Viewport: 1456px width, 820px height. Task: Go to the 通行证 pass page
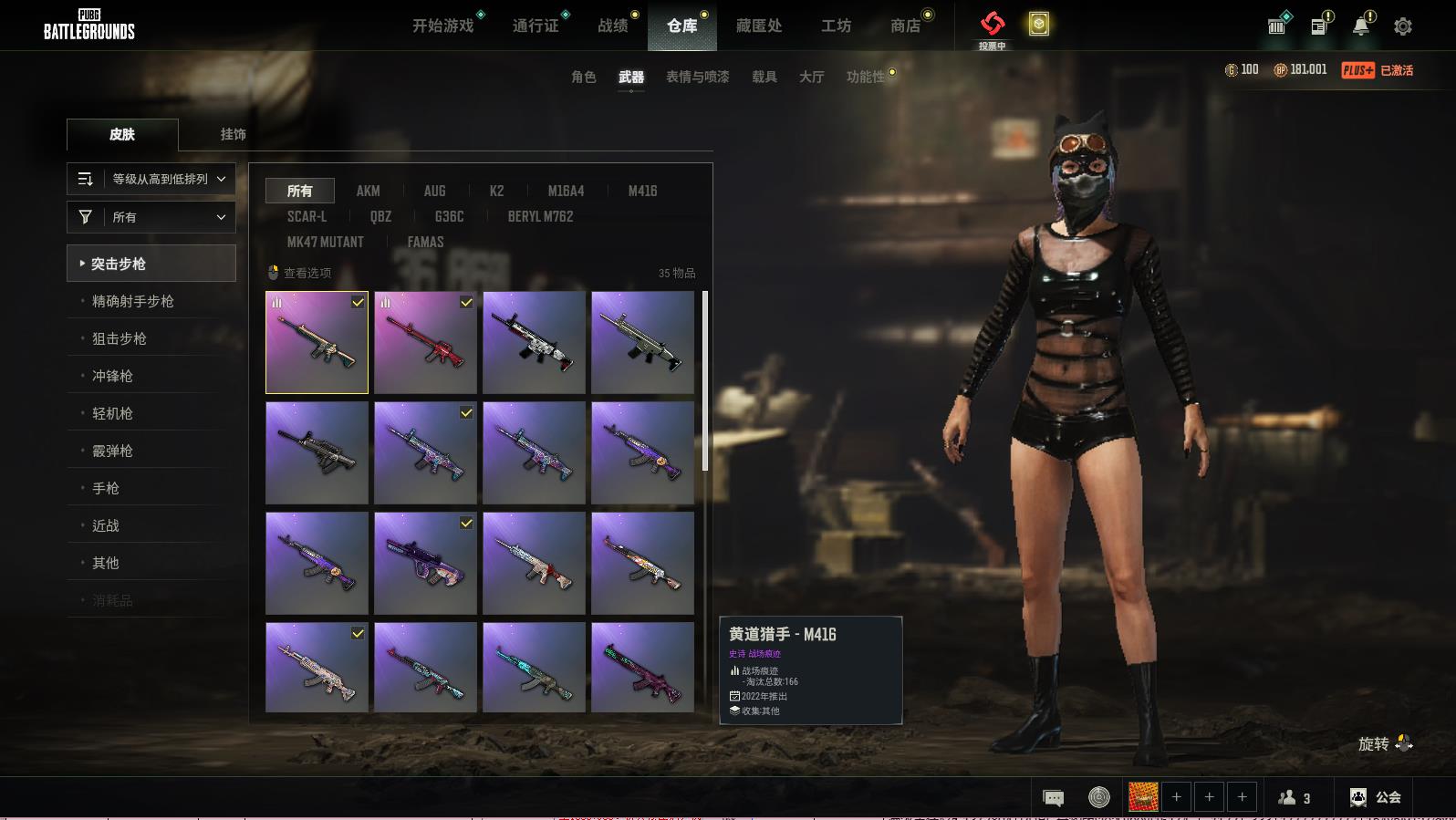[x=536, y=26]
